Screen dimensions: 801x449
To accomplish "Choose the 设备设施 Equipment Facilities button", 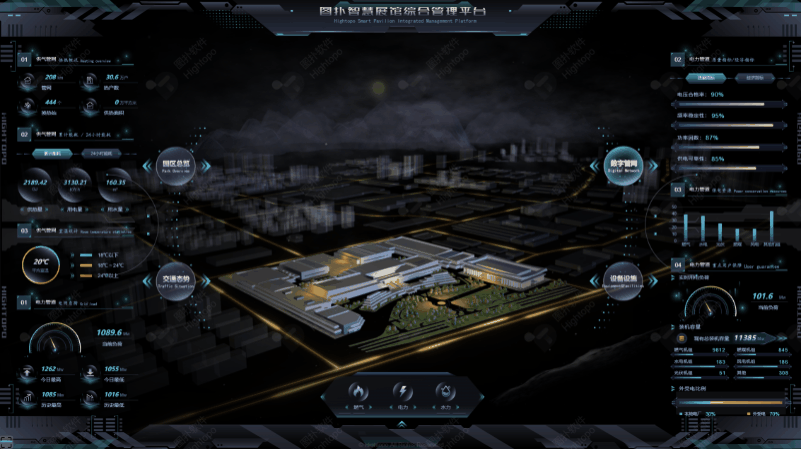I will click(x=622, y=280).
